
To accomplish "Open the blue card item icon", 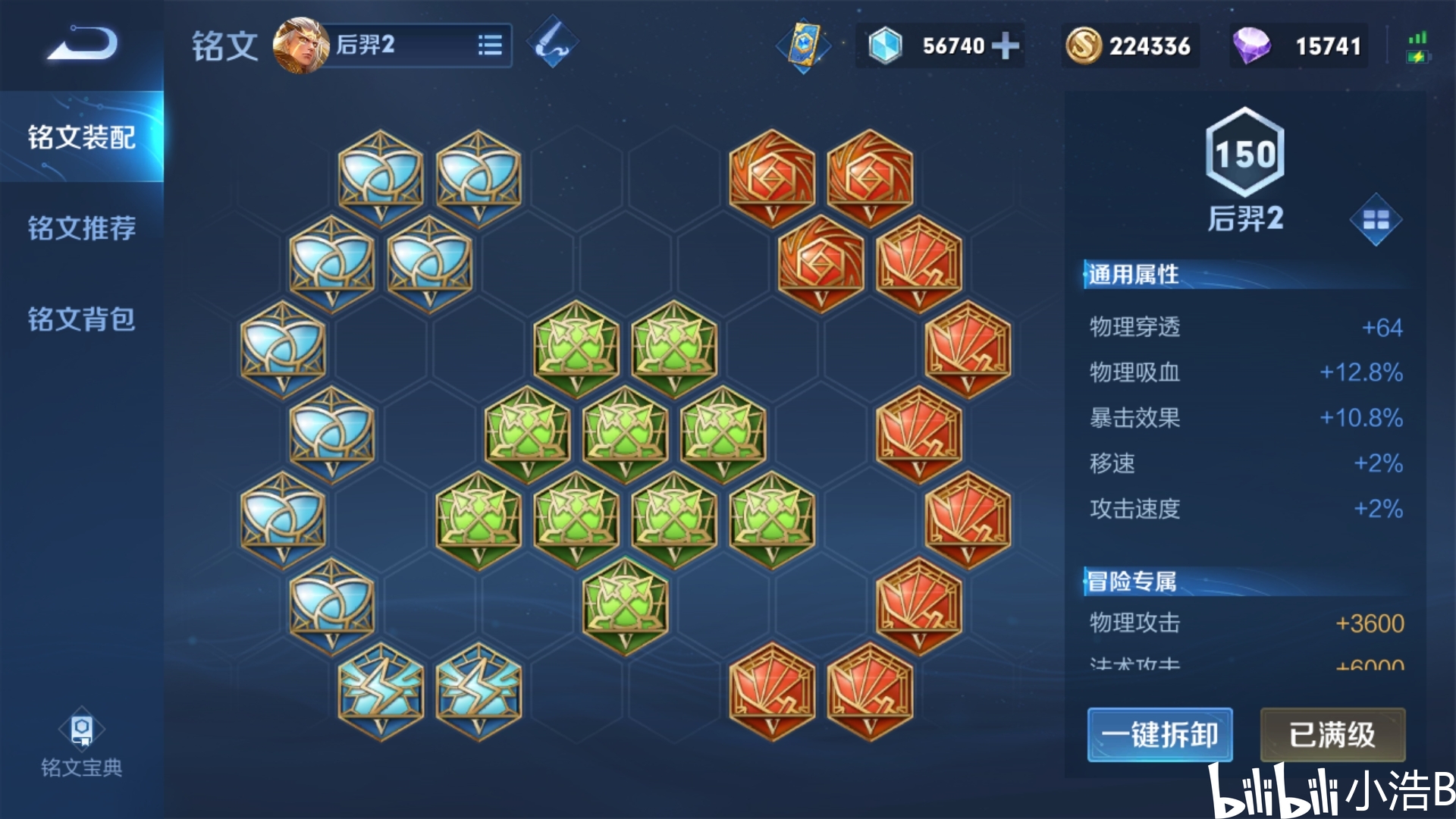I will tap(803, 45).
